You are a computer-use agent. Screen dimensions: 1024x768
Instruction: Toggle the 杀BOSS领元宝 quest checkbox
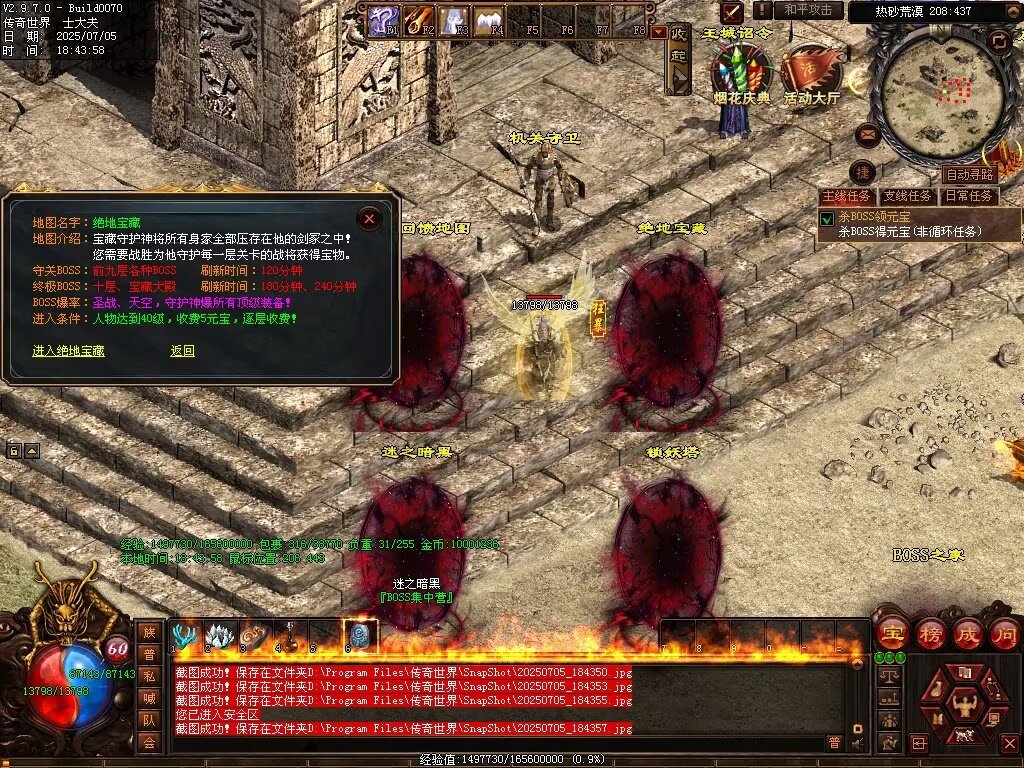tap(827, 218)
